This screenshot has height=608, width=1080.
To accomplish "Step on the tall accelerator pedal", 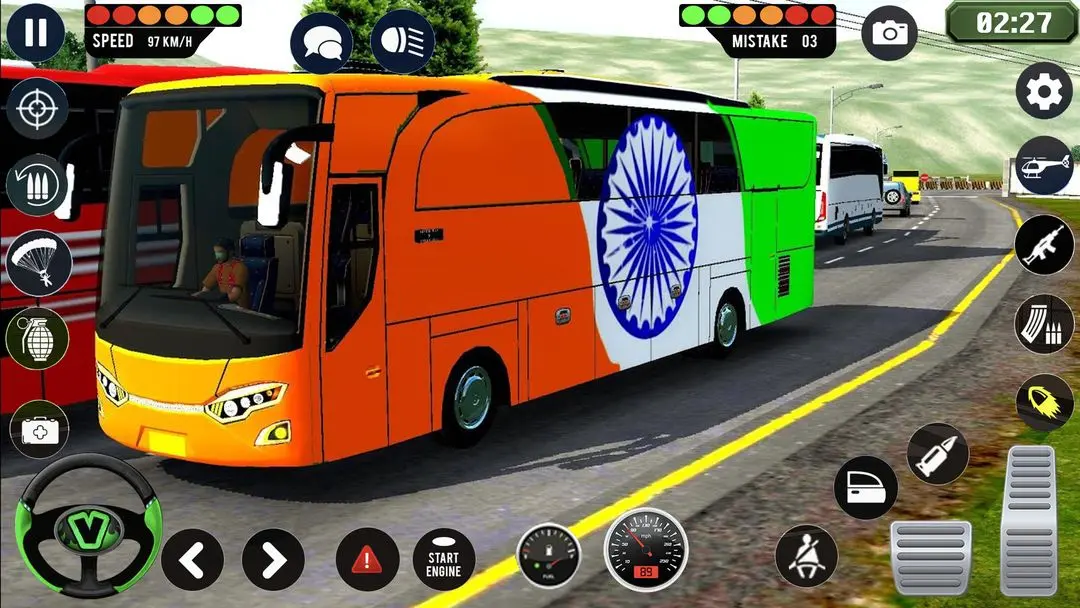I will (1028, 520).
